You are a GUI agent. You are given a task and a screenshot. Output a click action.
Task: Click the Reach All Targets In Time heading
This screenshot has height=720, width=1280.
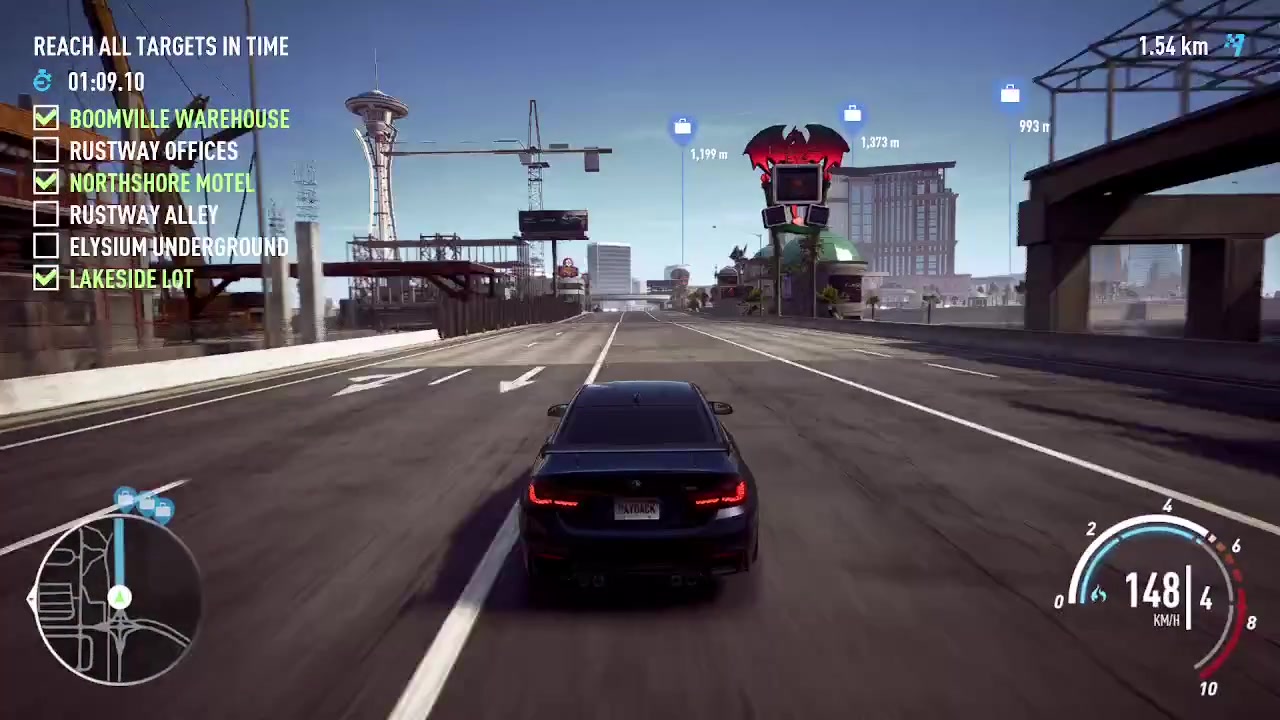coord(161,46)
